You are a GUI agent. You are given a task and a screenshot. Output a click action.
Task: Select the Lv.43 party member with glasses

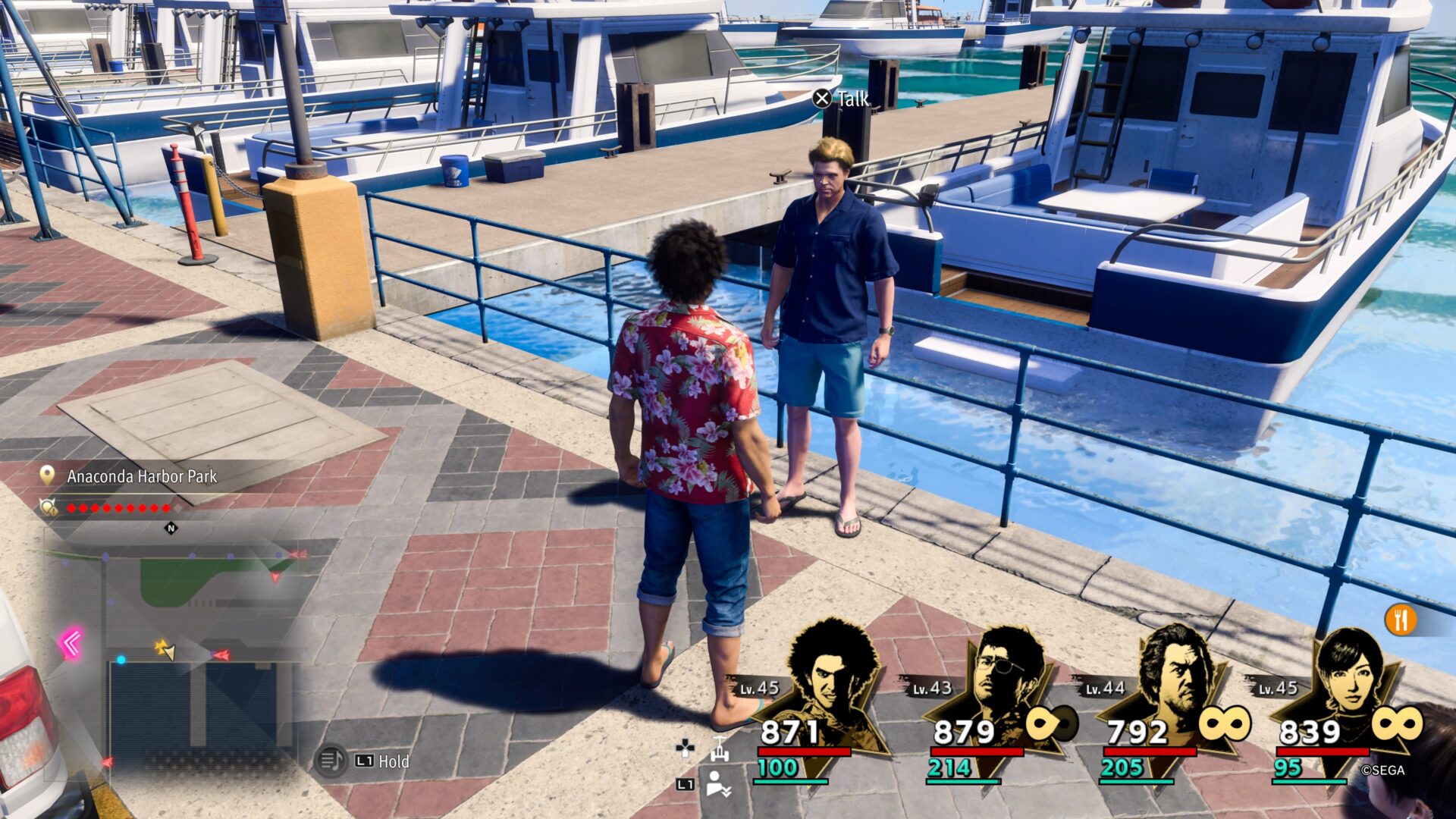1001,675
